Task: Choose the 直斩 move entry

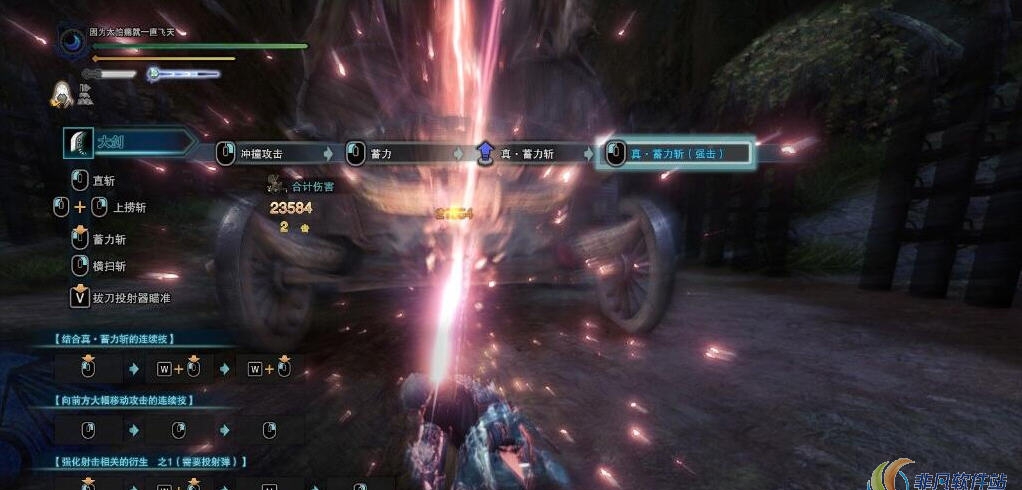Action: coord(101,181)
